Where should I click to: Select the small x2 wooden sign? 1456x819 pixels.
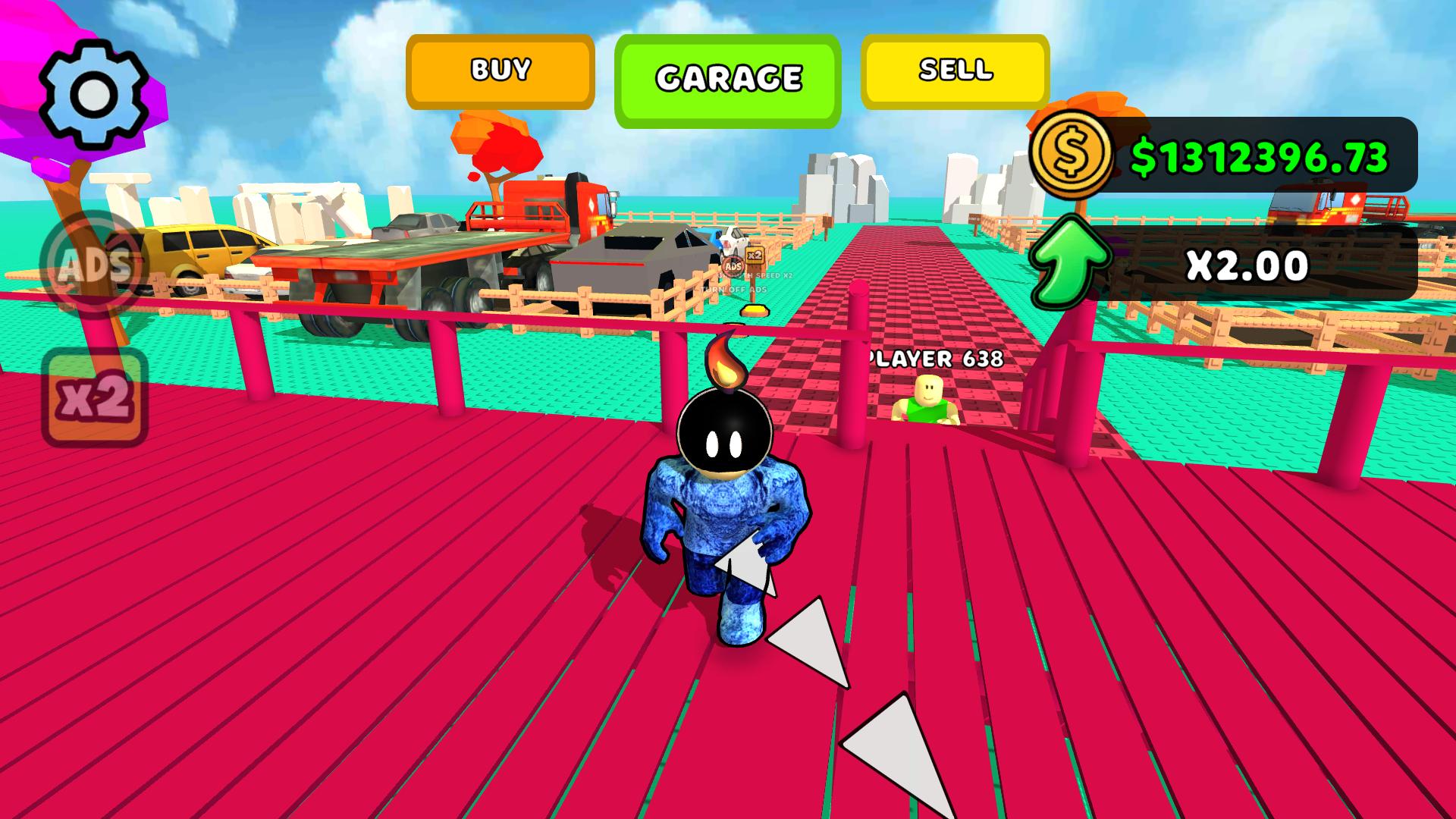(x=755, y=256)
